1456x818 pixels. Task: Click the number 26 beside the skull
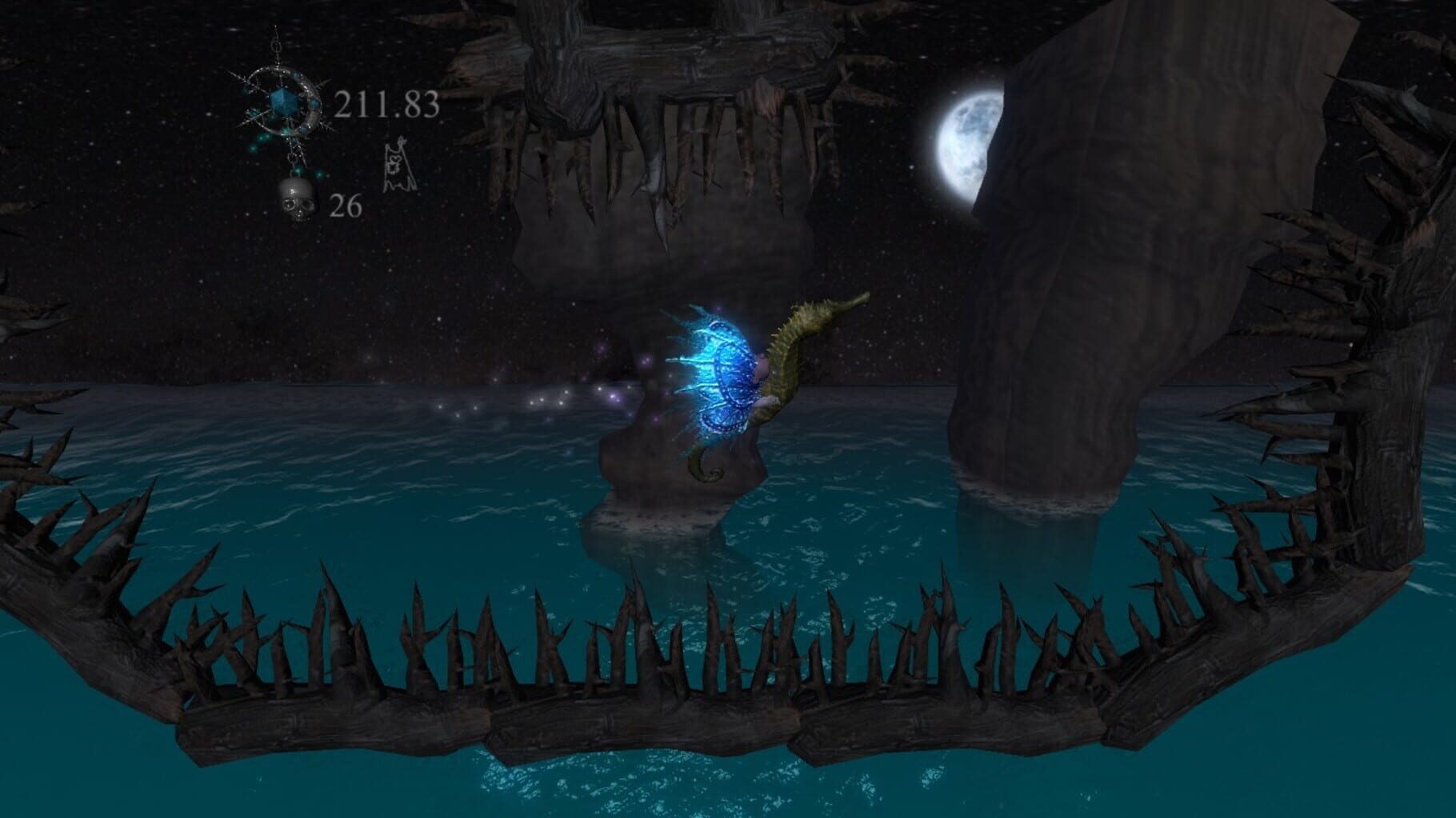point(346,206)
